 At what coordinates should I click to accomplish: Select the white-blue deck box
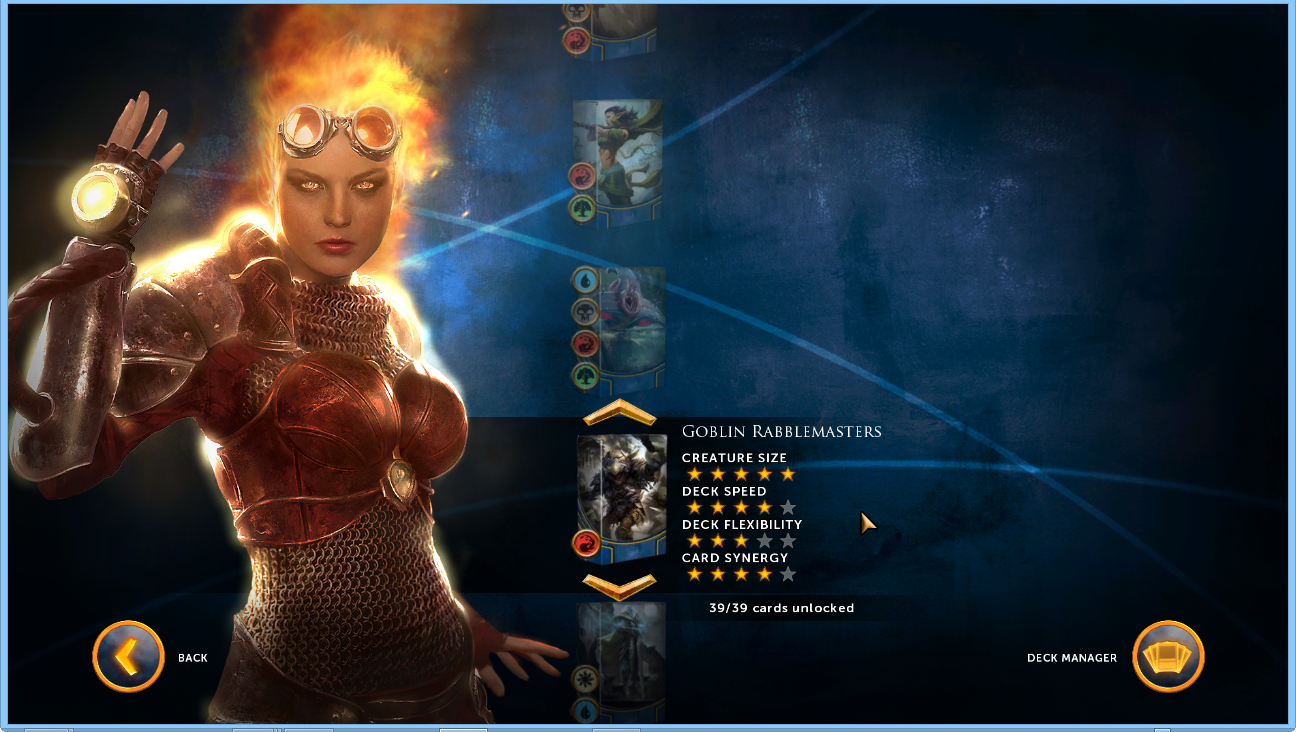621,658
